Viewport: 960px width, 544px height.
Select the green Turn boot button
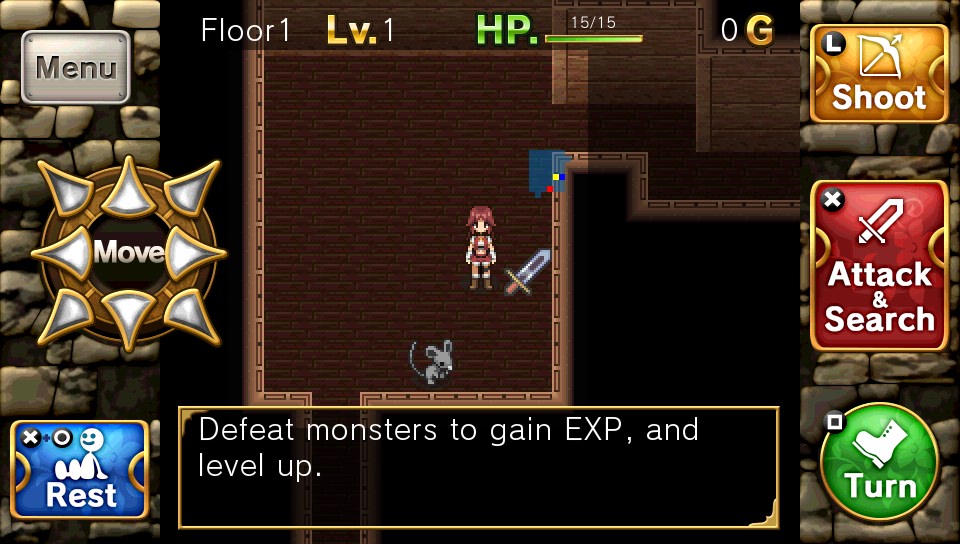[x=879, y=462]
